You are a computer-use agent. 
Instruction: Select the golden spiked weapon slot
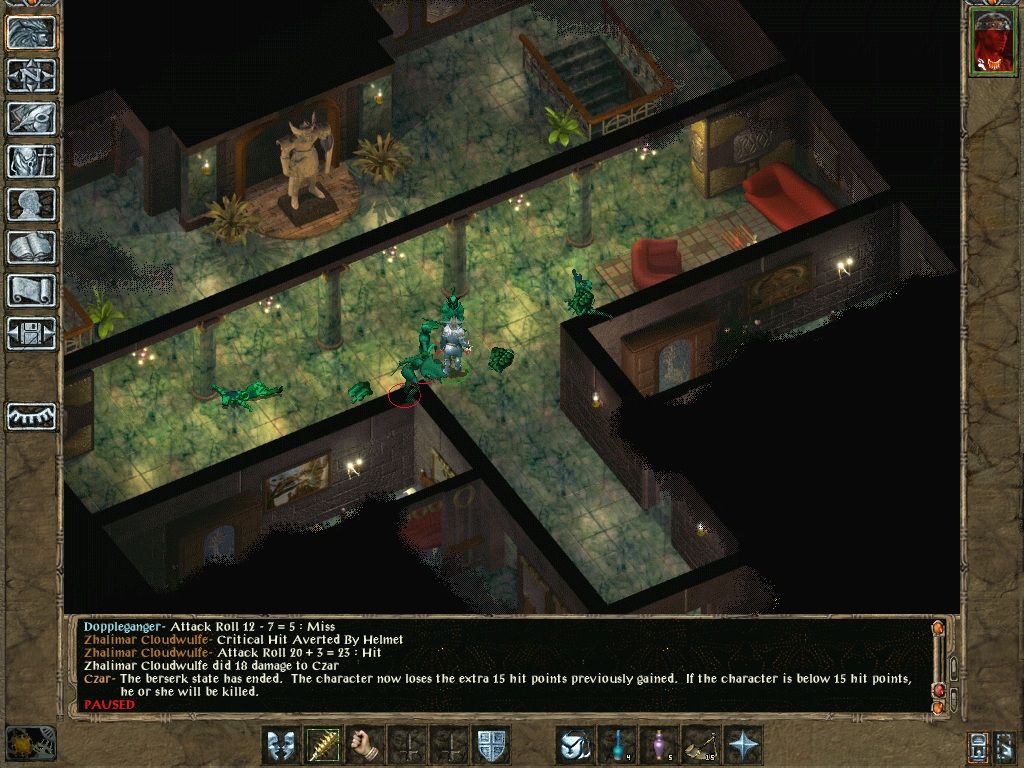(324, 746)
